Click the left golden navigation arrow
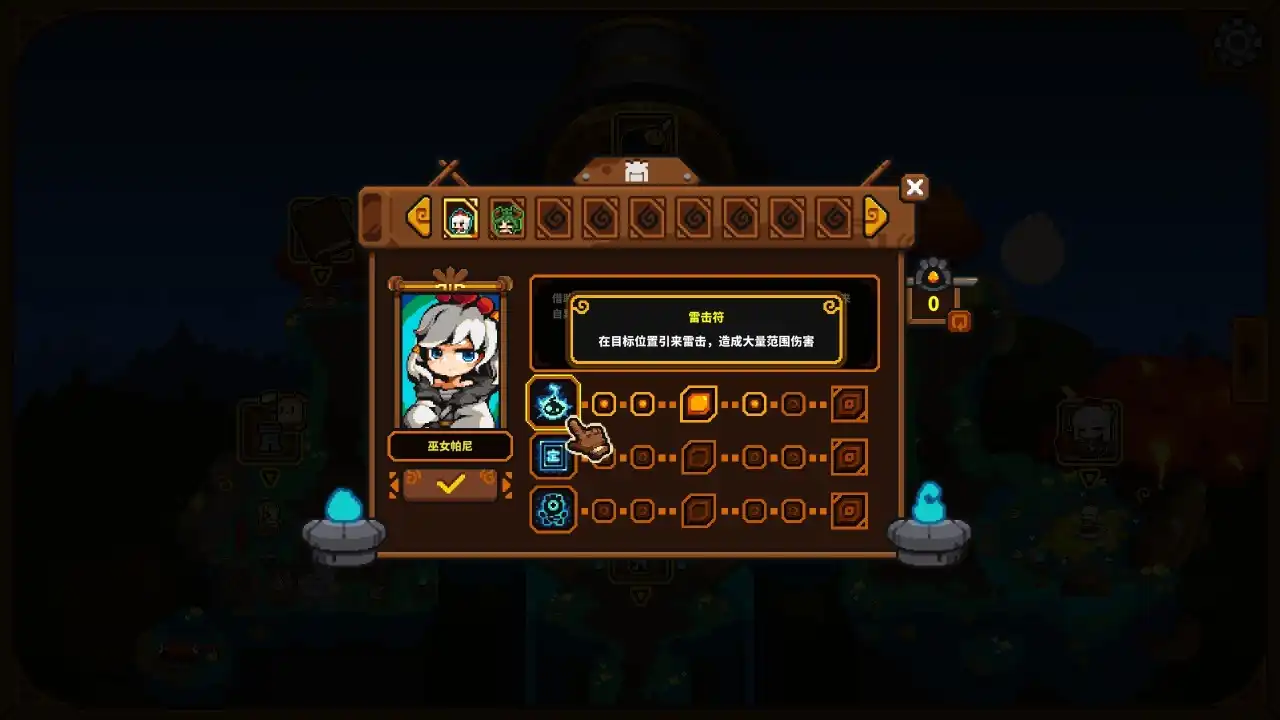This screenshot has height=720, width=1280. [419, 216]
